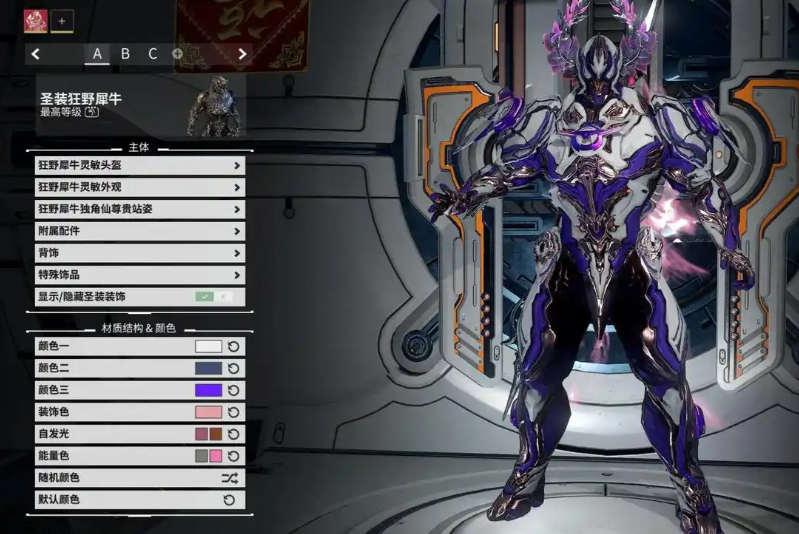This screenshot has height=534, width=799.
Task: Click the right arrow beside config tabs
Action: tap(242, 54)
